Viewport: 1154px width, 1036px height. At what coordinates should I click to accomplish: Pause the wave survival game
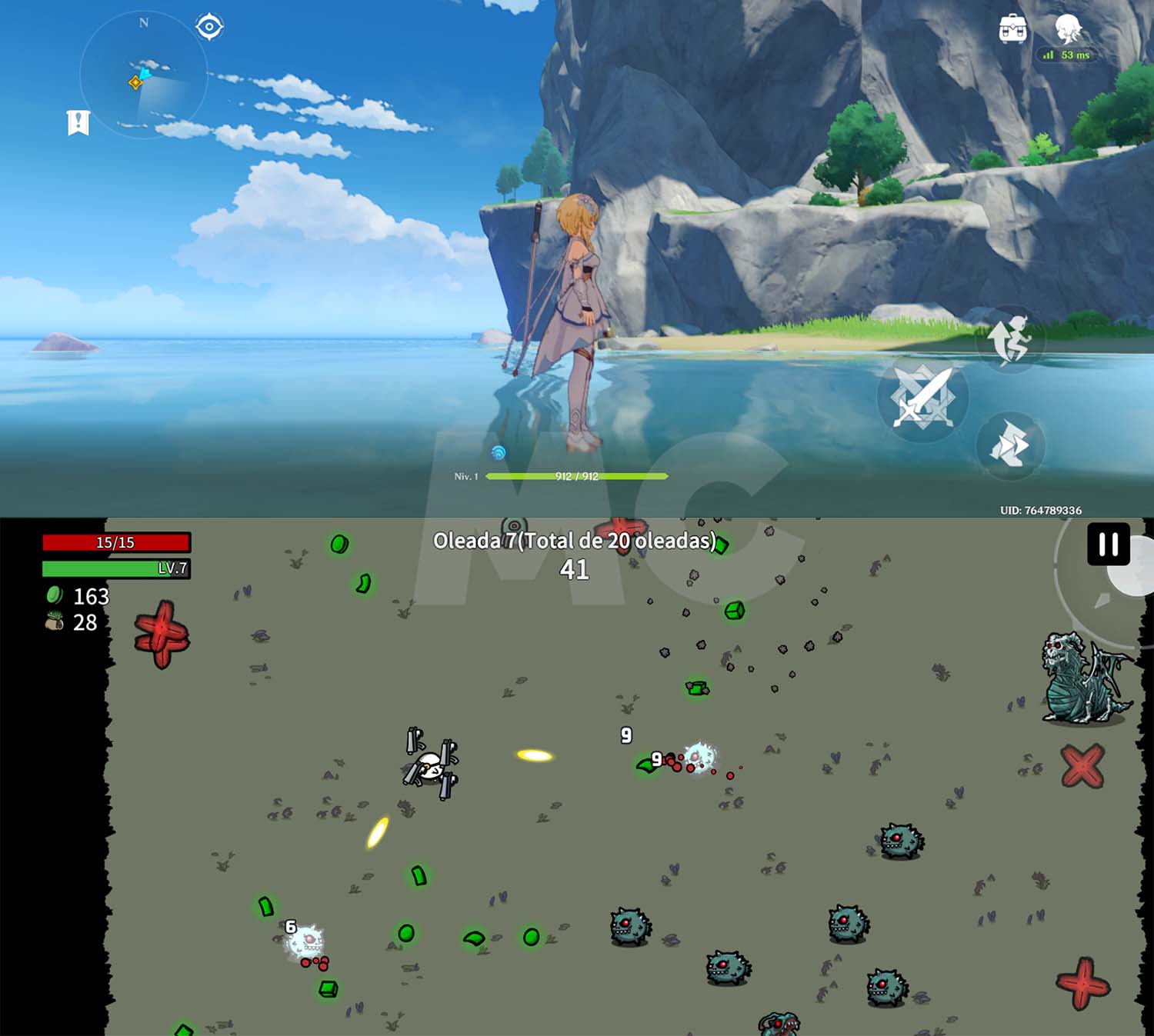[1108, 545]
